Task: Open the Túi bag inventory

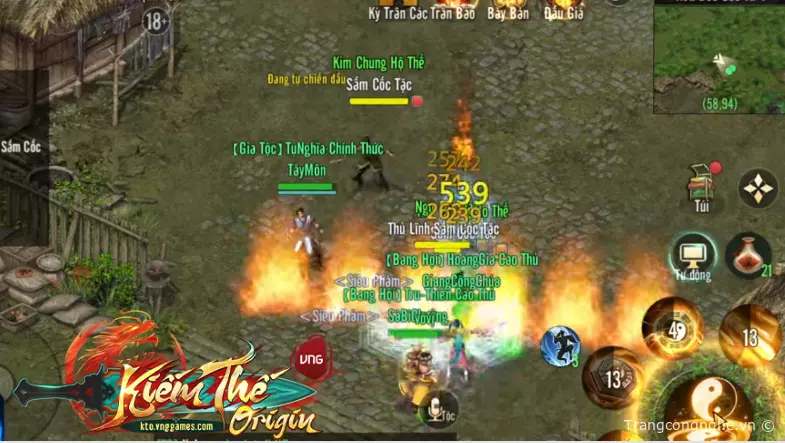Action: tap(701, 187)
